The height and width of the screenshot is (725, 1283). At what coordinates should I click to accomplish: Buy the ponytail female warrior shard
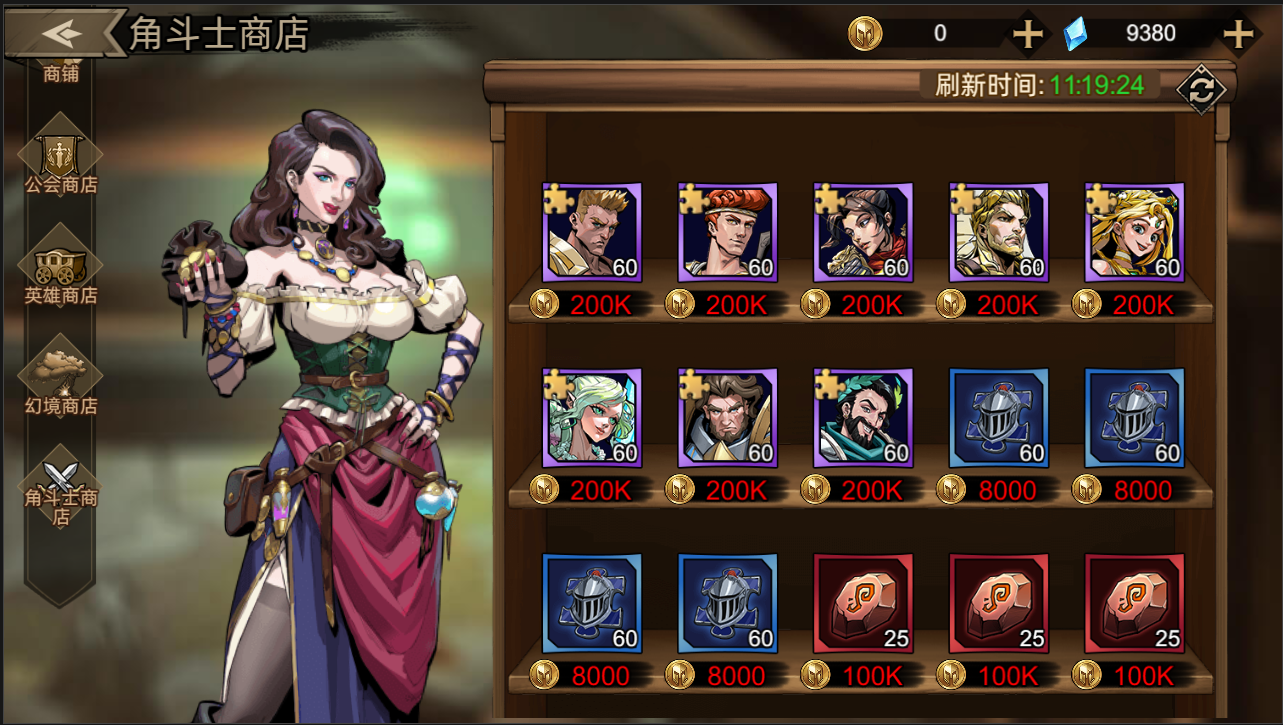pos(863,233)
